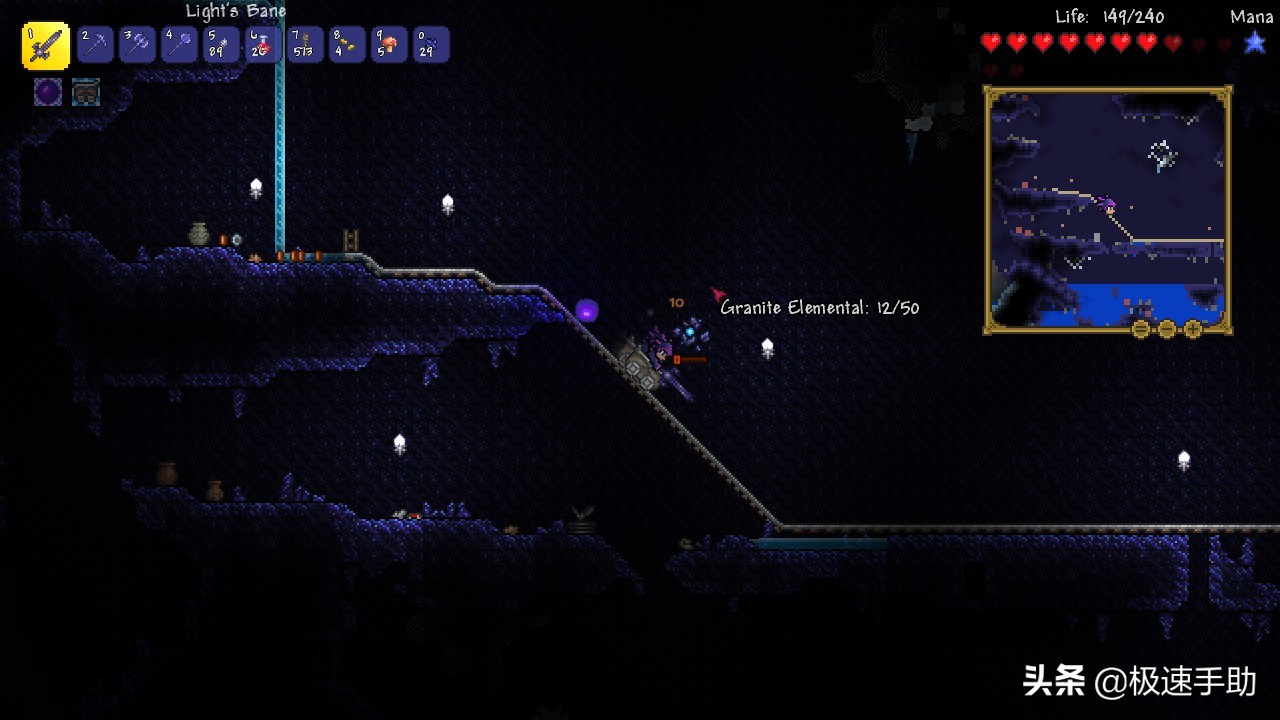Screen dimensions: 1280x720
Task: Click the minecart buff icon
Action: point(86,92)
